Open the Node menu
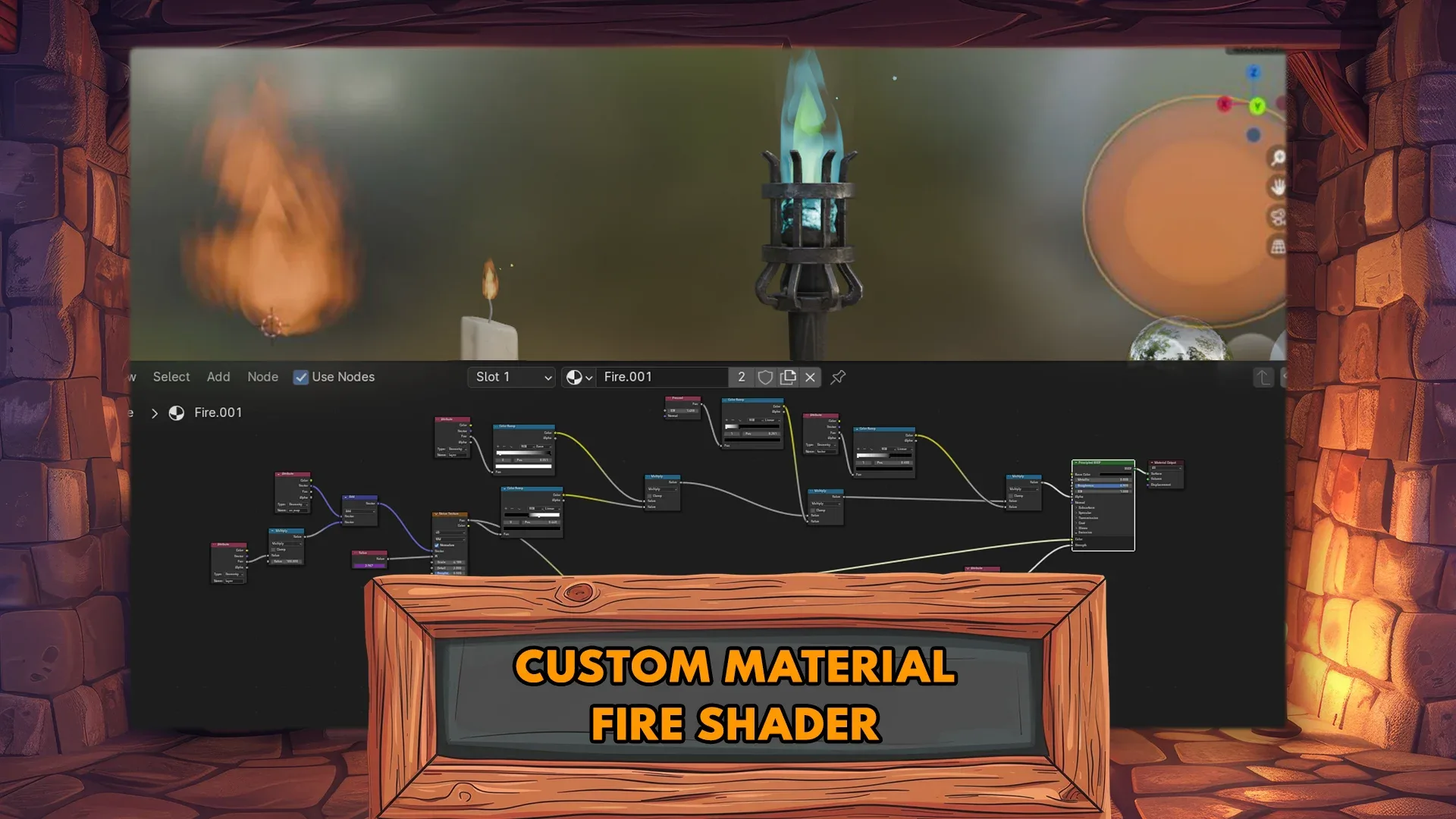 click(262, 377)
